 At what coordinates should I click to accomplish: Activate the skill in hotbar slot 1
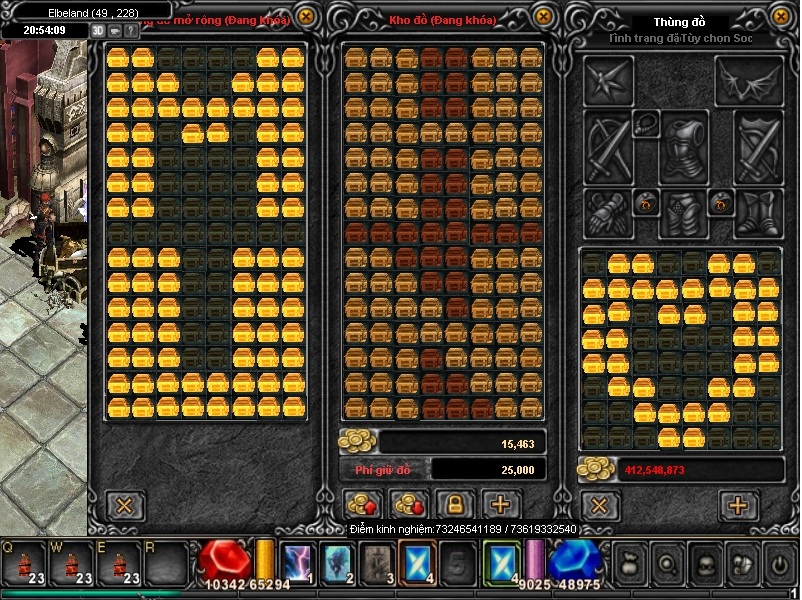click(x=297, y=564)
